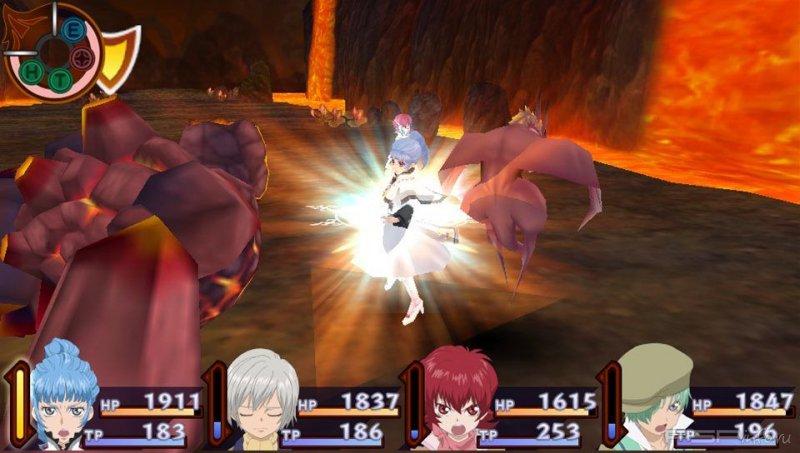The height and width of the screenshot is (453, 800).
Task: Select the blue E orb on the gauge
Action: pos(73,31)
